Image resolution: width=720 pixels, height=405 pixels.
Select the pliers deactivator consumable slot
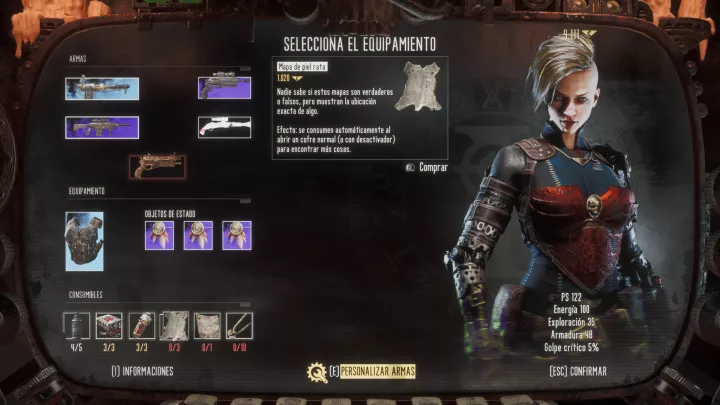239,326
